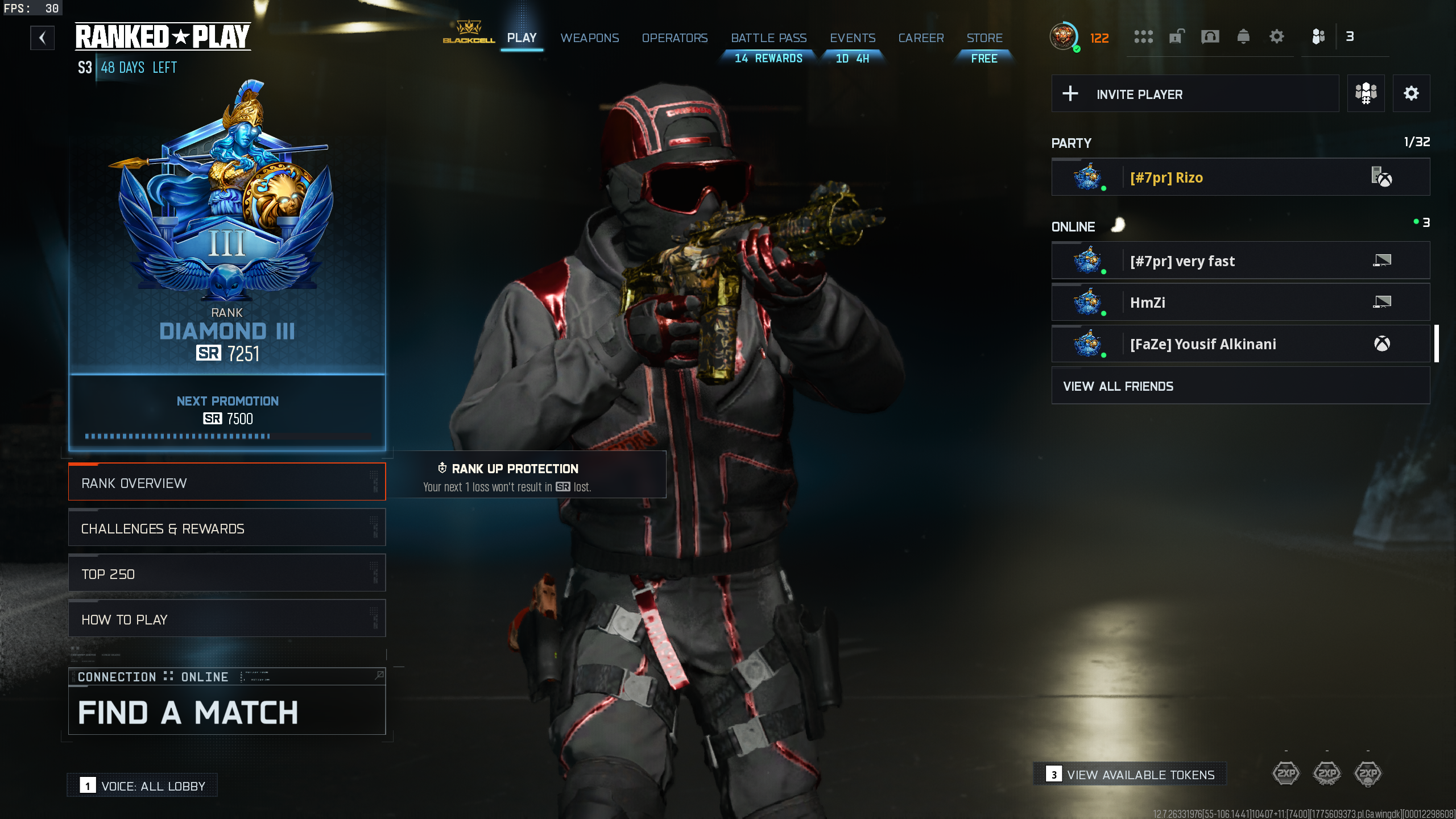Open Rank Overview menu entry
Image resolution: width=1456 pixels, height=819 pixels.
[227, 483]
